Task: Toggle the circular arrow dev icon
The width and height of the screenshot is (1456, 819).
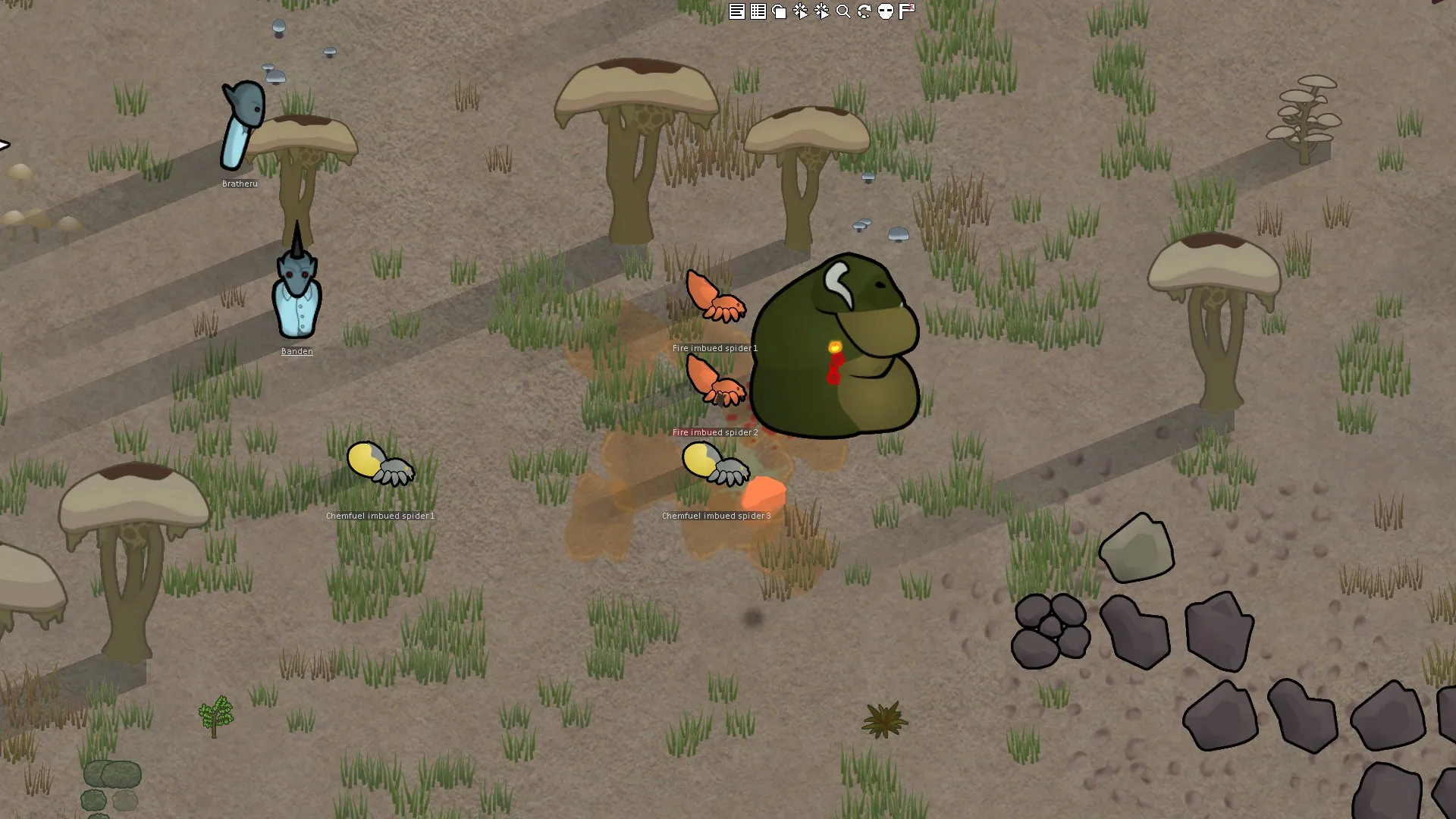Action: (864, 11)
